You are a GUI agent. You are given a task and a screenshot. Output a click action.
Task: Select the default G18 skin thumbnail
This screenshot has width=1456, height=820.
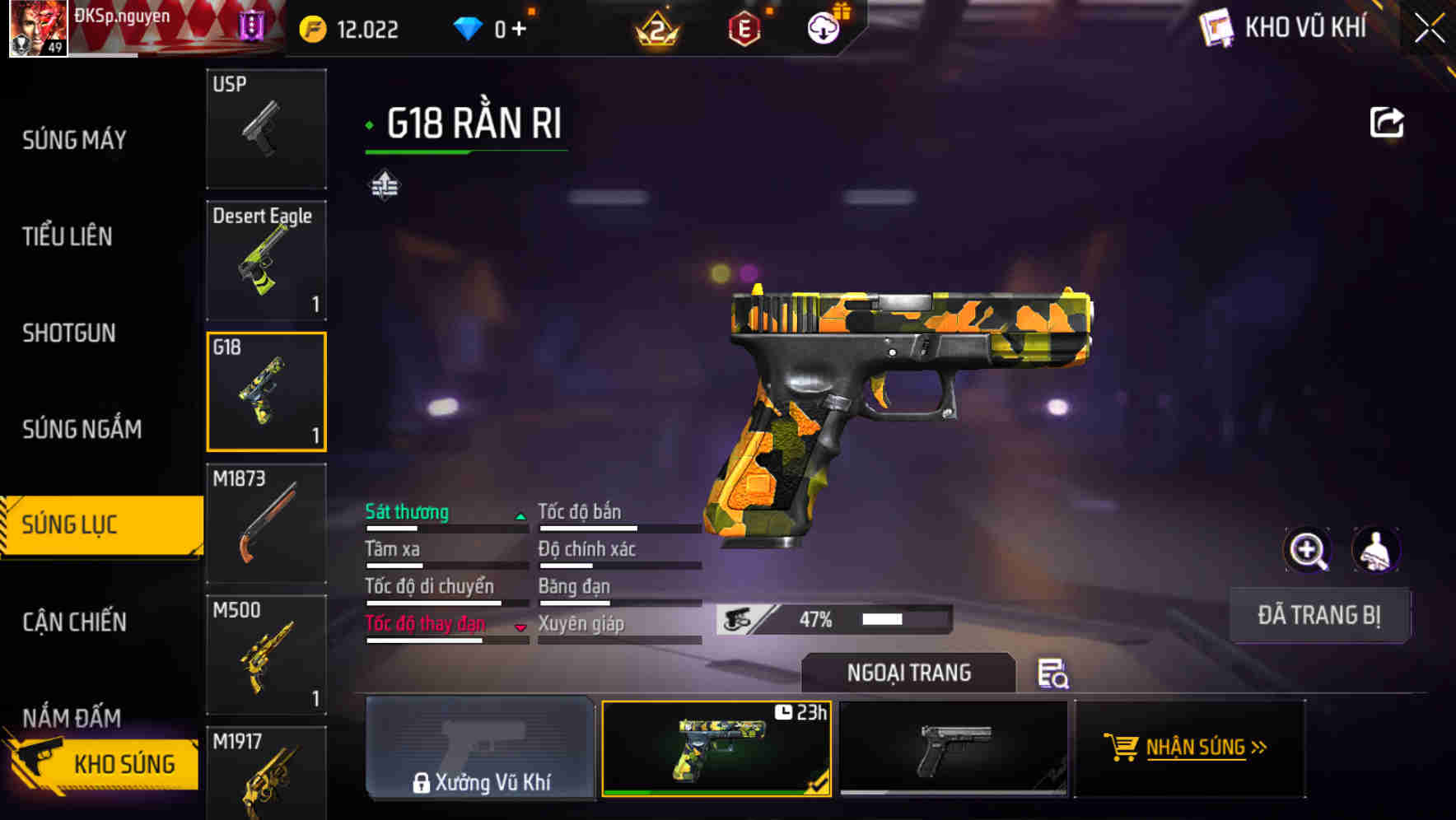[x=955, y=751]
